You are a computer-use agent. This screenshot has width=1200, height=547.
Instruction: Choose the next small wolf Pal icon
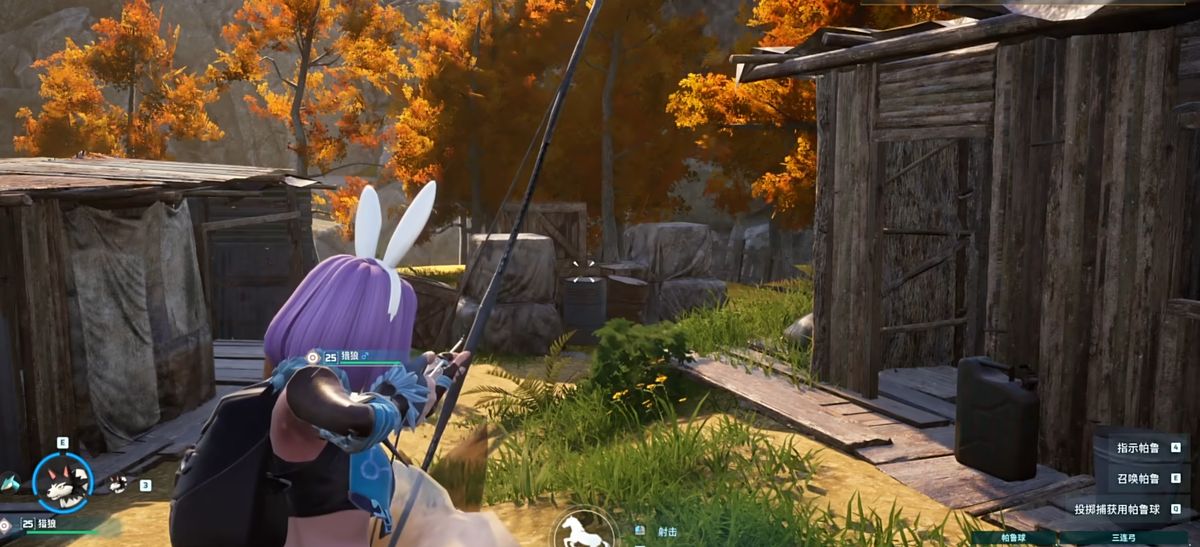(118, 484)
